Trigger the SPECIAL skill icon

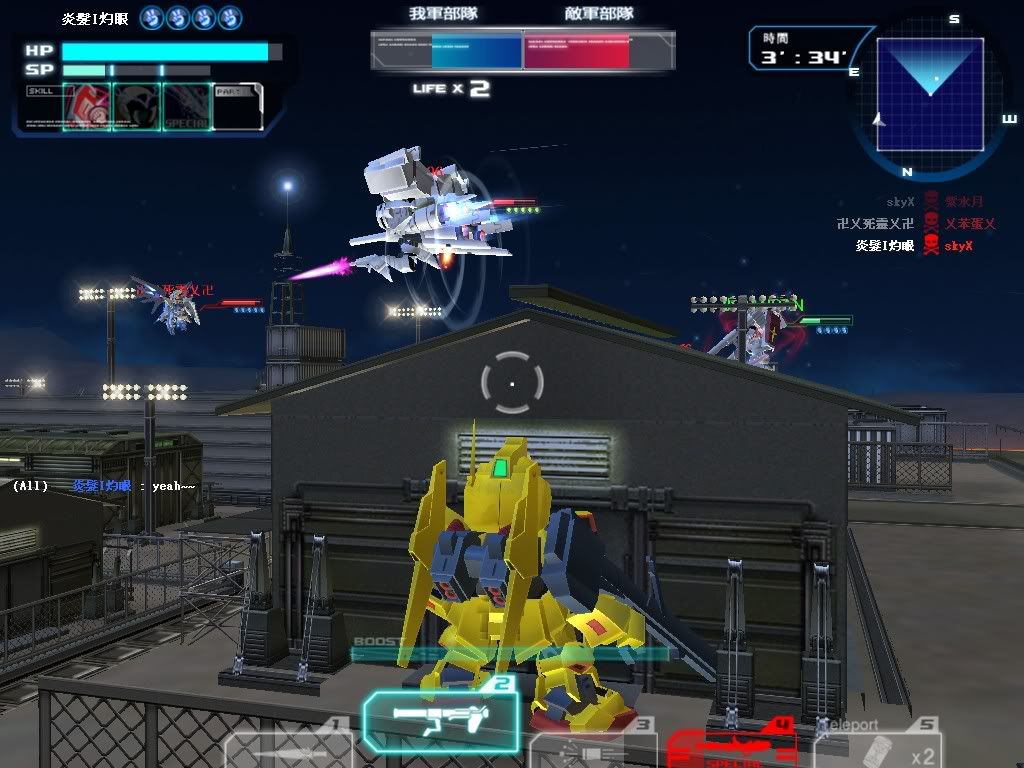(187, 107)
